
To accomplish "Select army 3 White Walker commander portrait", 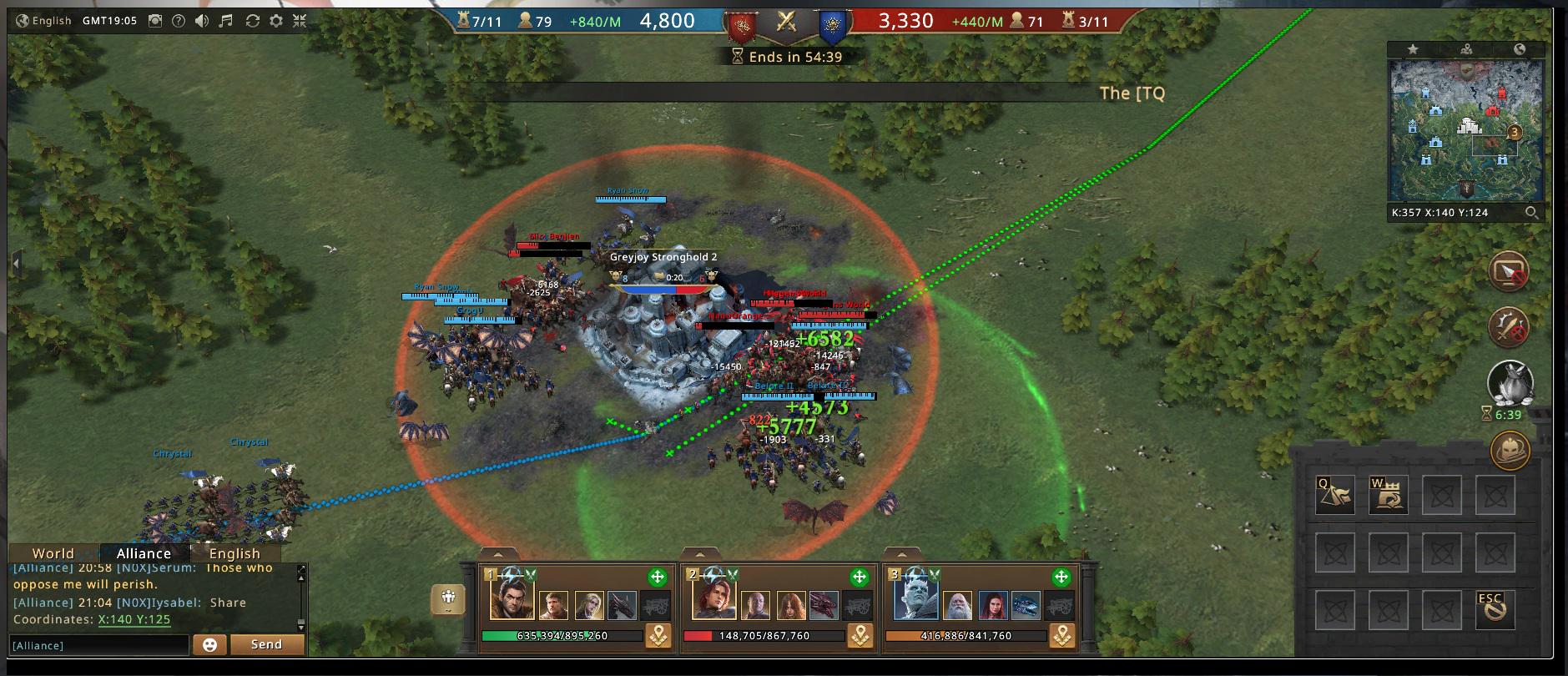I will 915,599.
